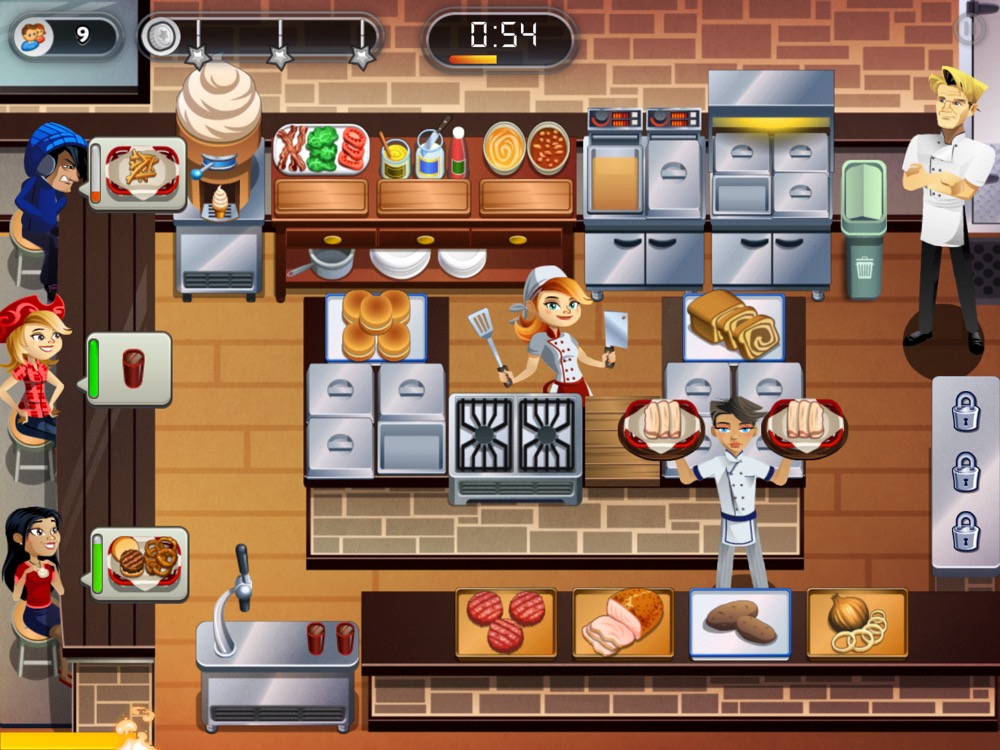This screenshot has width=1000, height=750.
Task: Tap the blonde customer's soda order bubble
Action: (131, 368)
